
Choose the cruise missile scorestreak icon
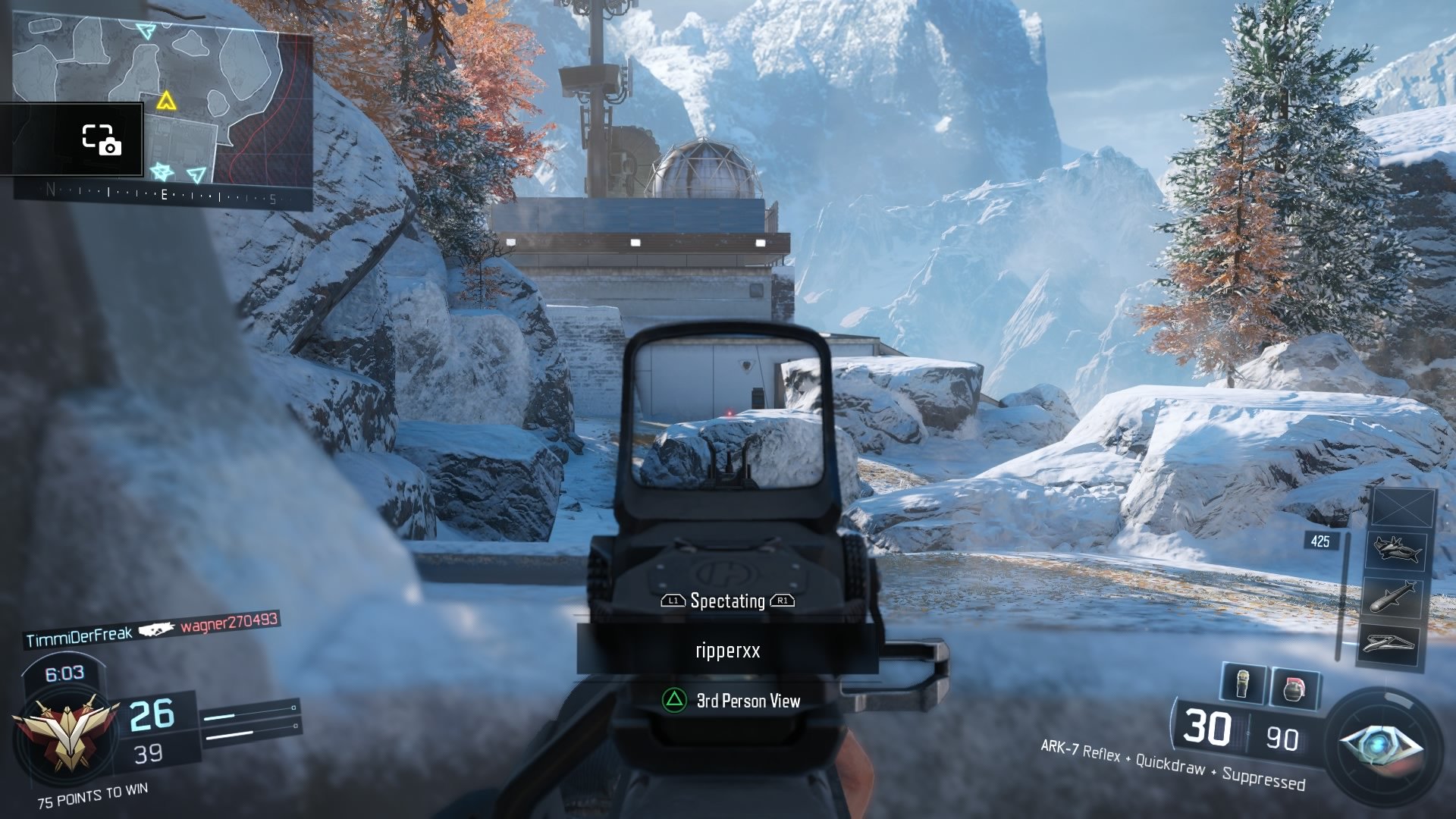1394,596
